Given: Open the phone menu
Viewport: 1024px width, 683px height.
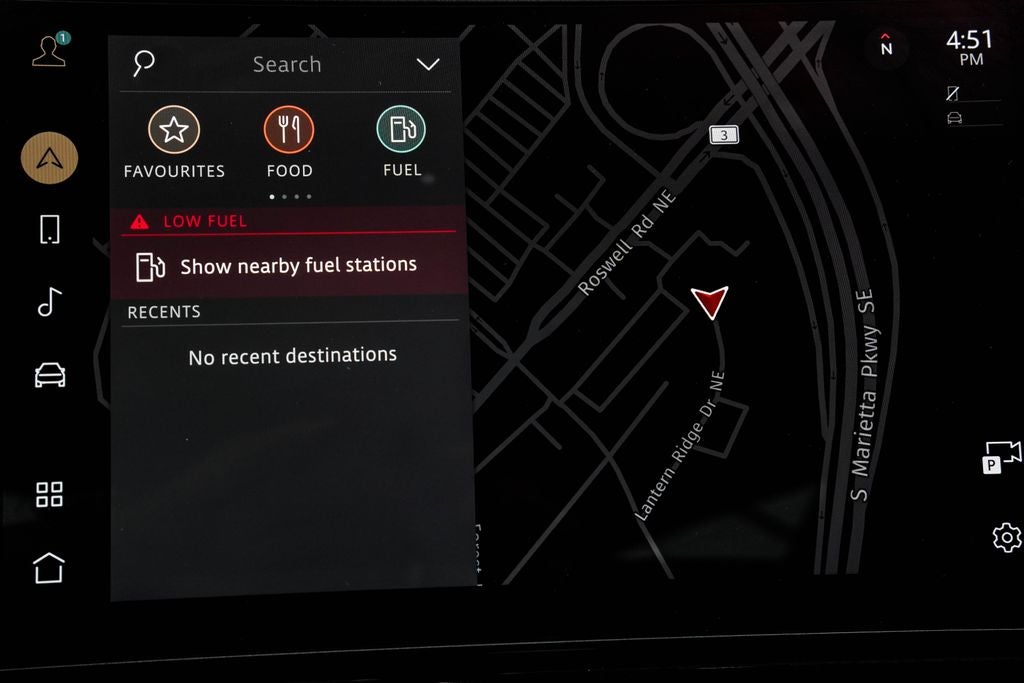Looking at the screenshot, I should (x=49, y=229).
